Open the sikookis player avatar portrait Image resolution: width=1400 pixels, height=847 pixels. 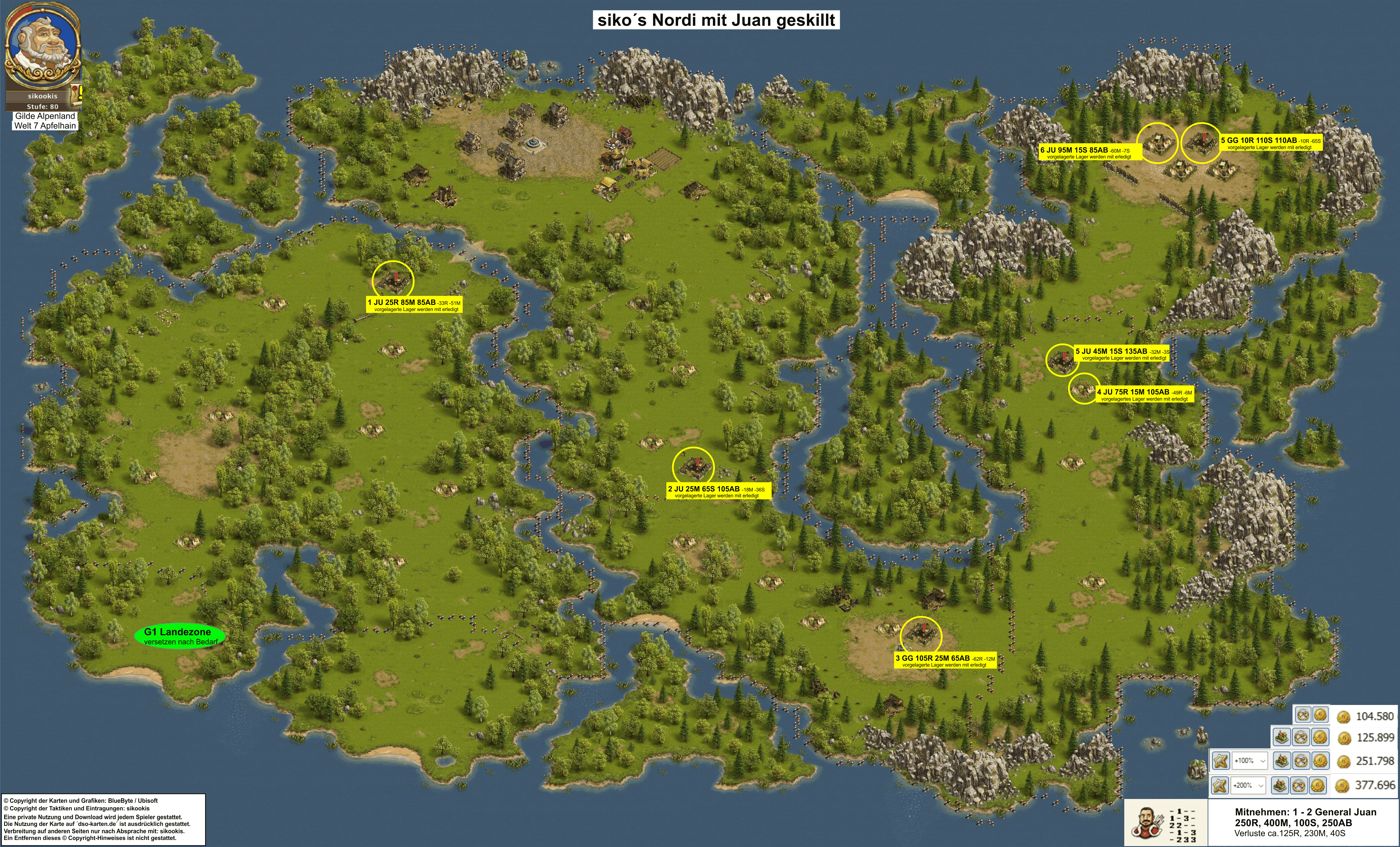[42, 48]
